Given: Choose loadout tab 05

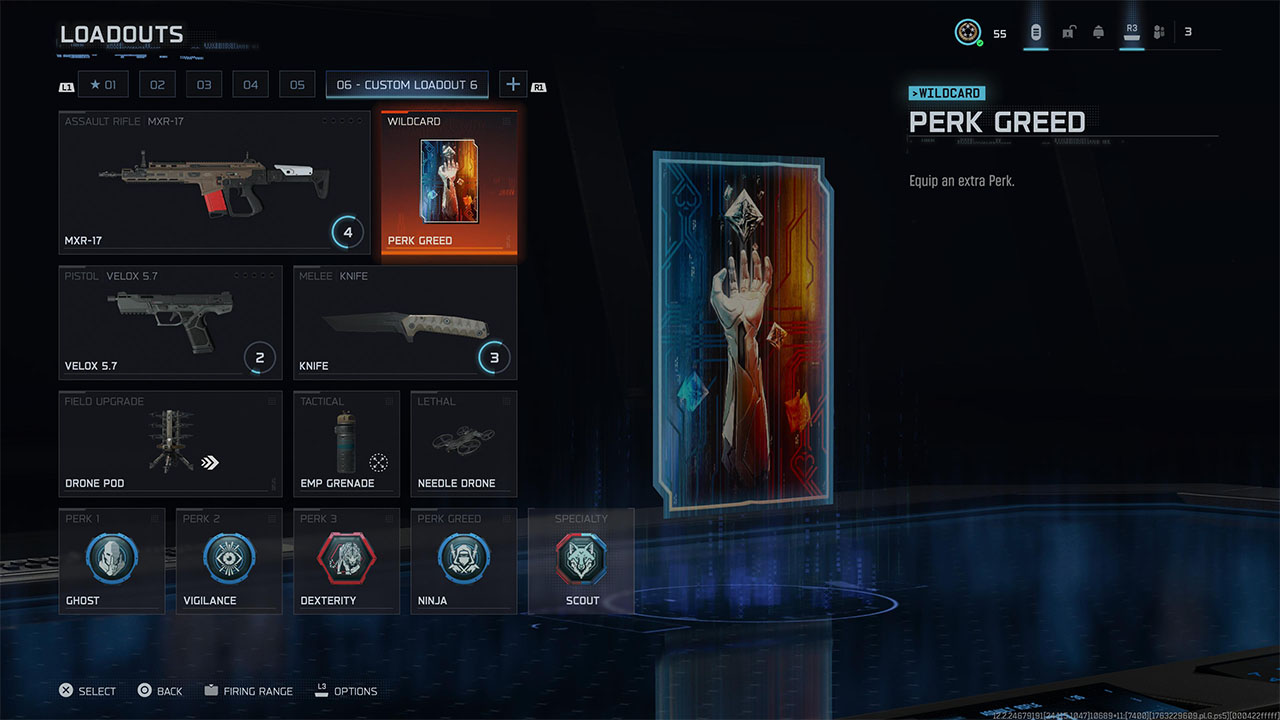Looking at the screenshot, I should pos(297,85).
